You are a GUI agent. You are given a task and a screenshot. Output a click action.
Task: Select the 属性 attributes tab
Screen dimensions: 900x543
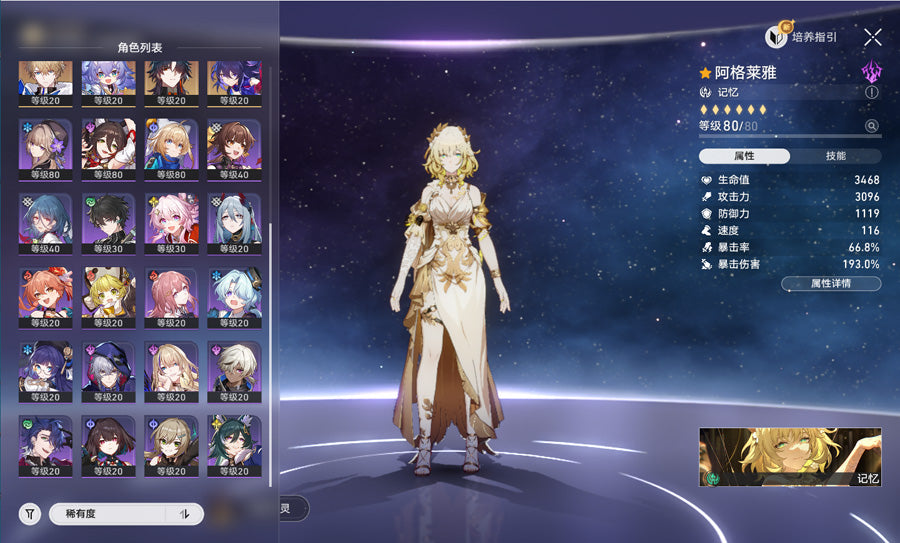pos(744,156)
